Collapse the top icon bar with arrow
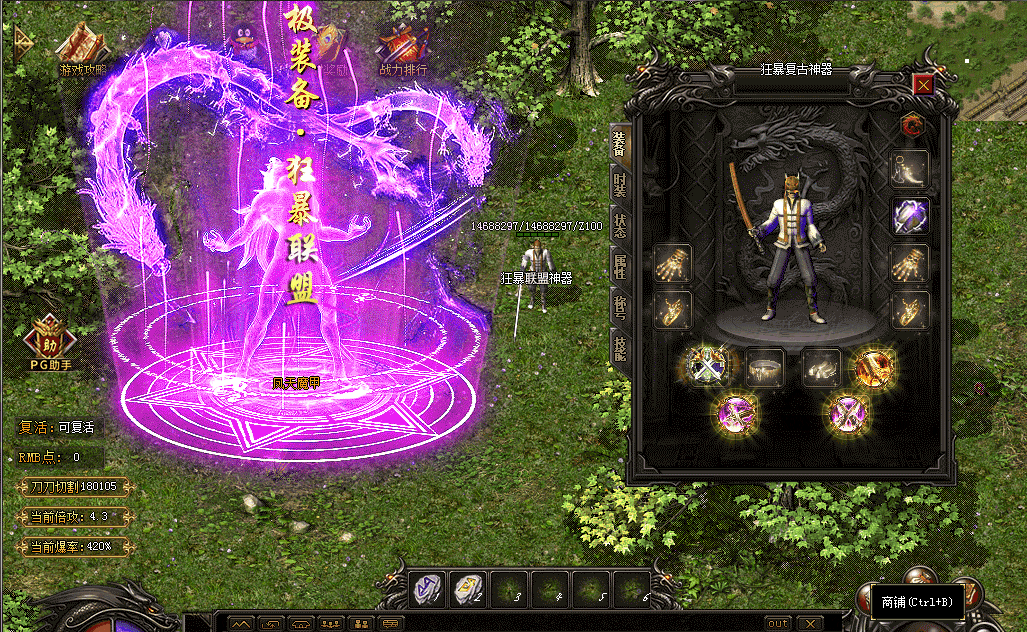This screenshot has width=1027, height=632. click(22, 39)
